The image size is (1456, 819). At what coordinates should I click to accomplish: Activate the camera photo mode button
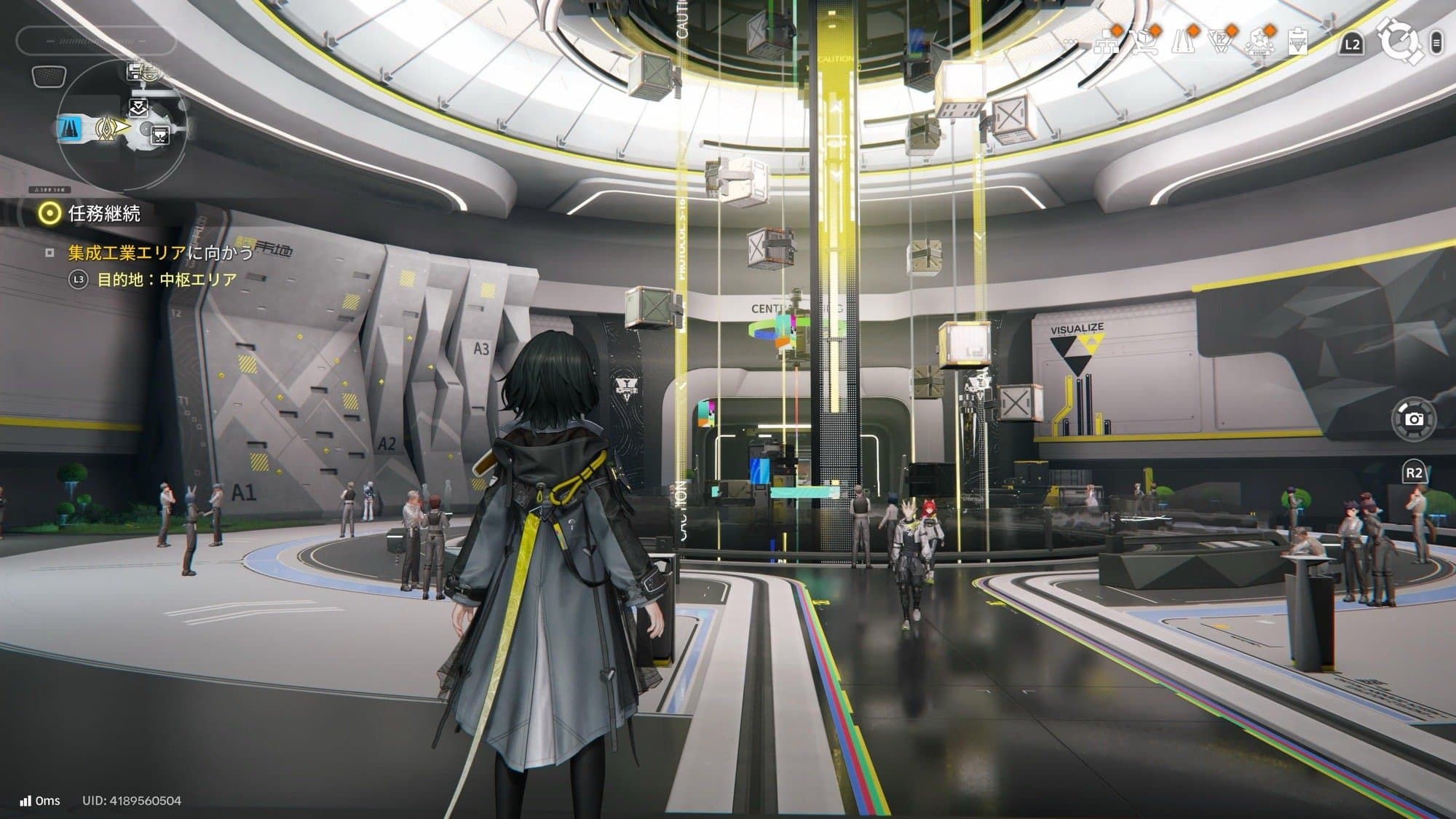coord(1414,419)
